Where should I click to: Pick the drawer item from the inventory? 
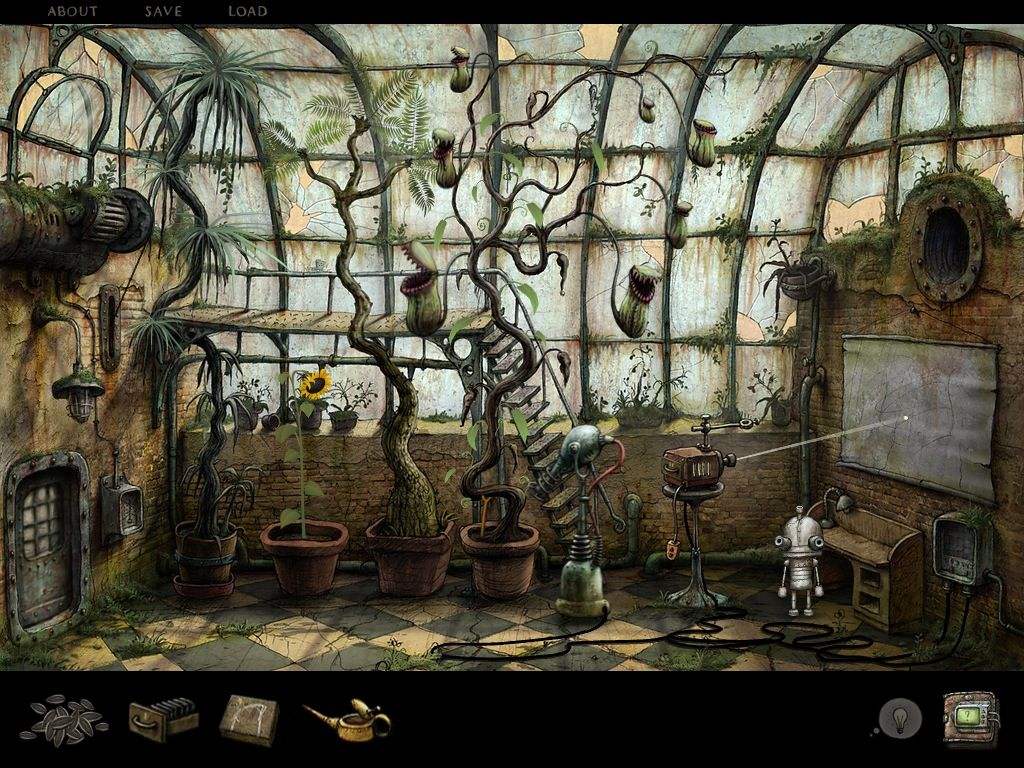click(x=163, y=718)
